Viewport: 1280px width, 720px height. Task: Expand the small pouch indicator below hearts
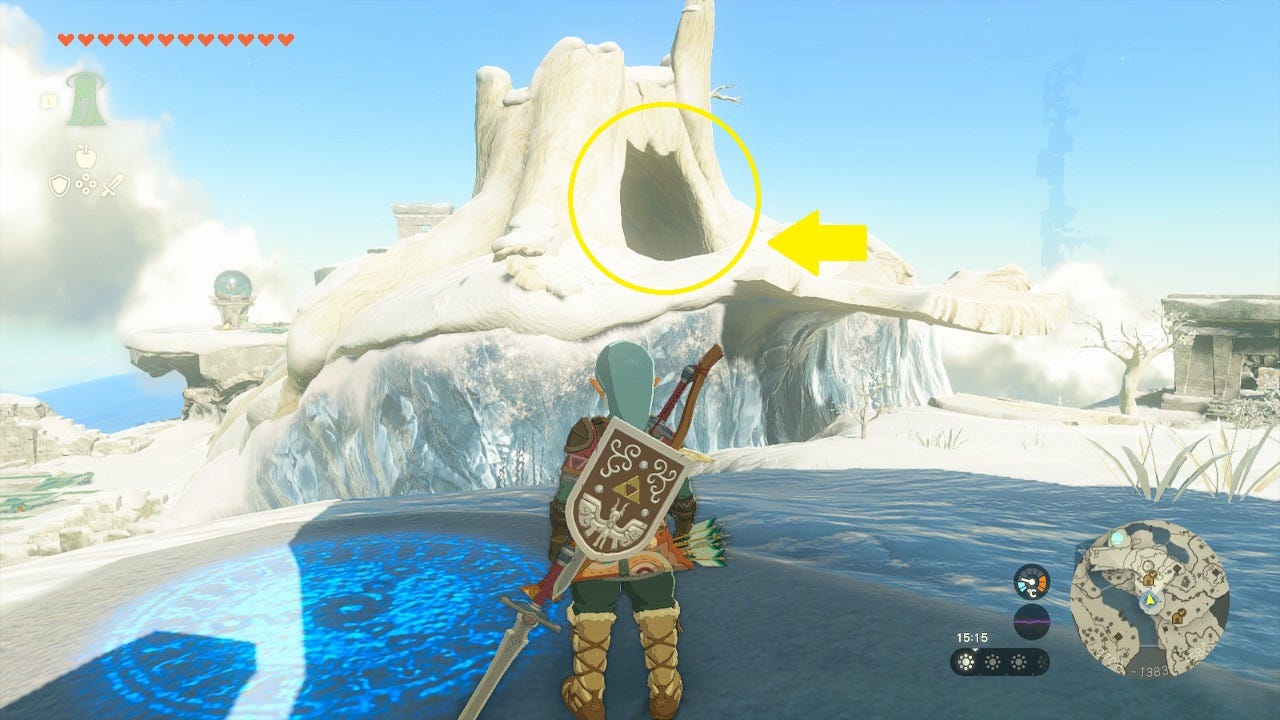[47, 101]
